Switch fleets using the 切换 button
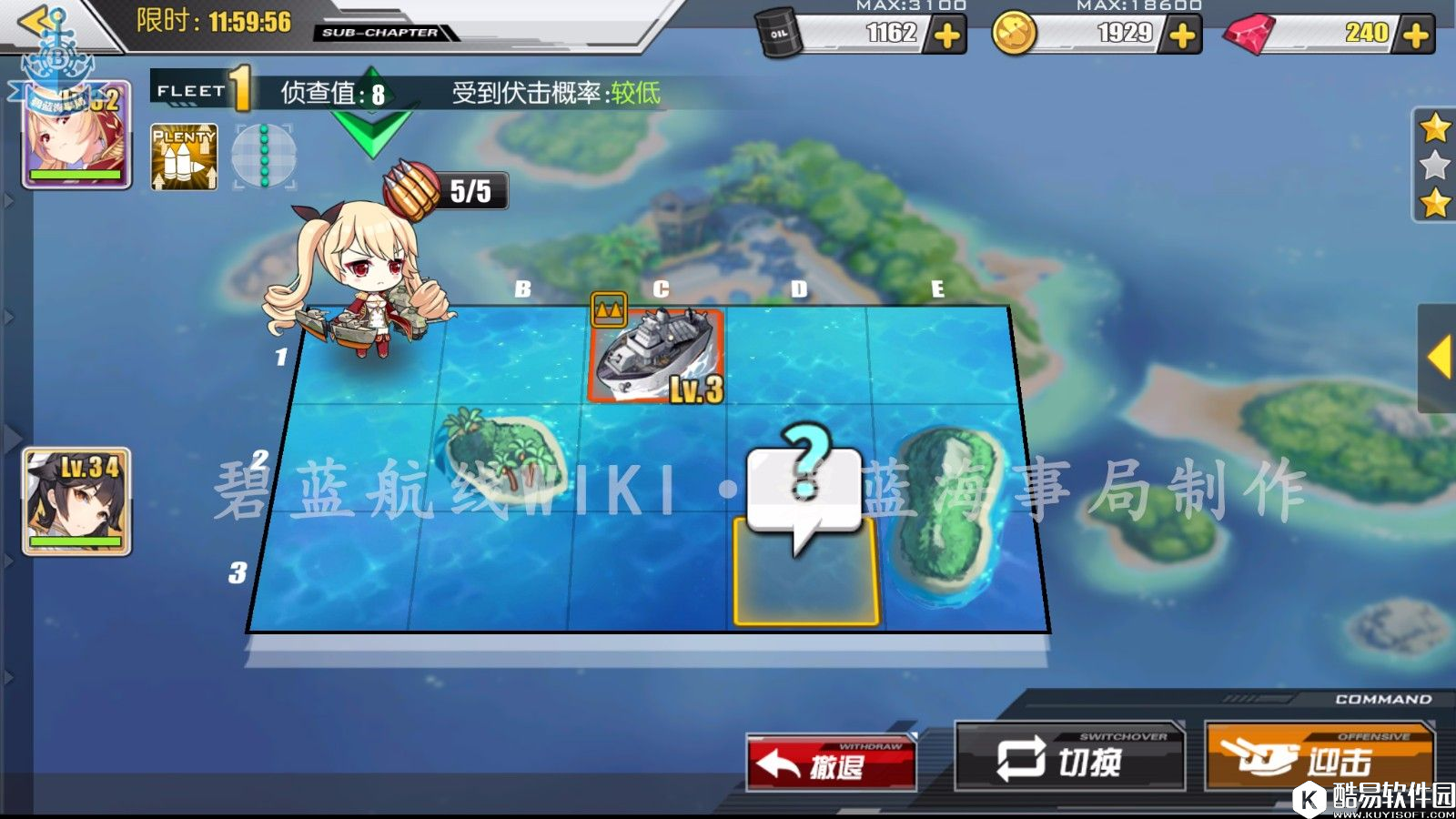Viewport: 1456px width, 819px height. [x=1069, y=758]
